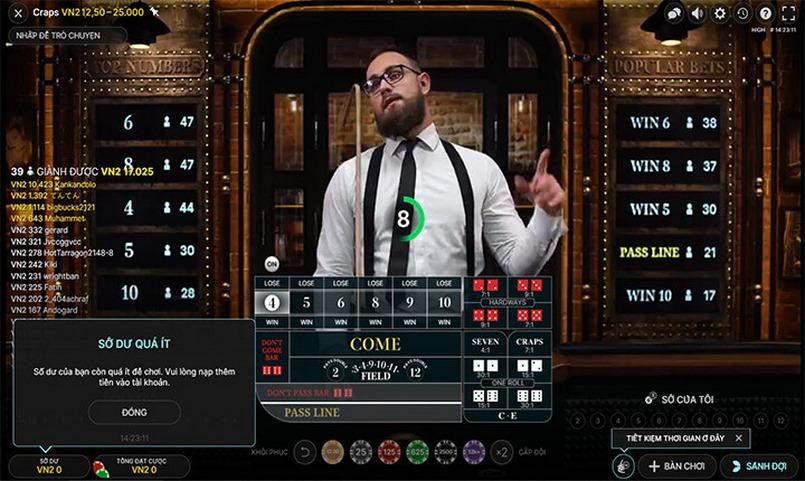Screen dimensions: 805x481
Task: Click the x2 GẤP ĐÔI double button
Action: (503, 452)
